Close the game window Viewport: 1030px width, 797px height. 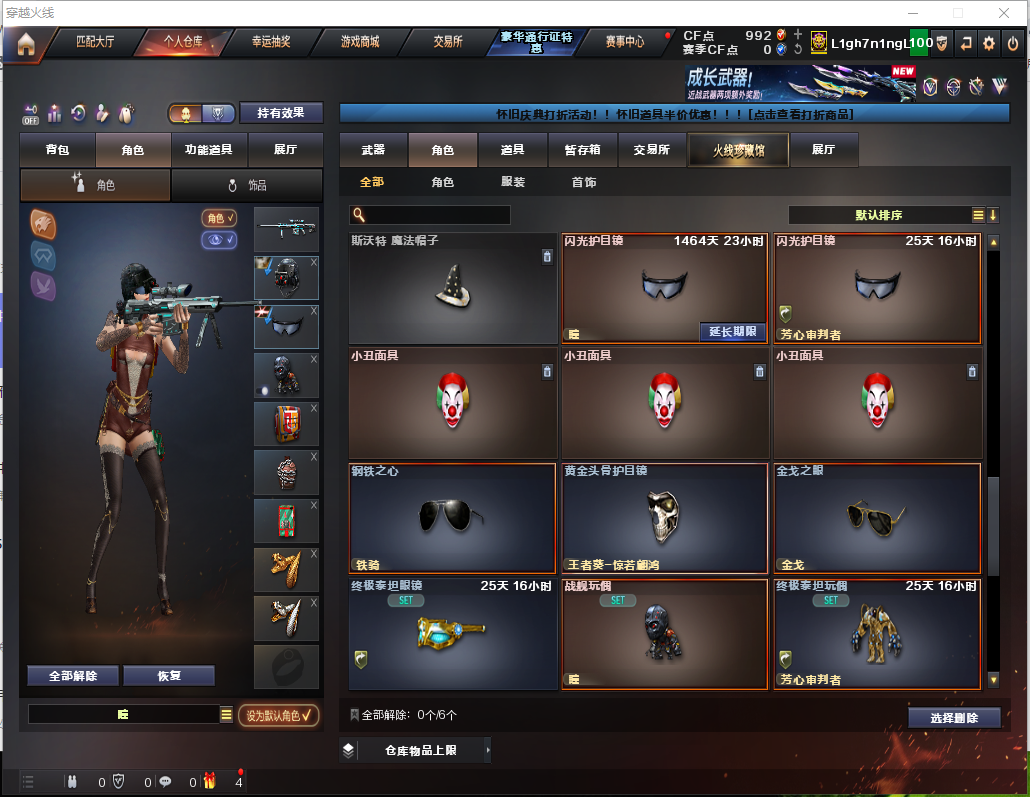(1004, 13)
